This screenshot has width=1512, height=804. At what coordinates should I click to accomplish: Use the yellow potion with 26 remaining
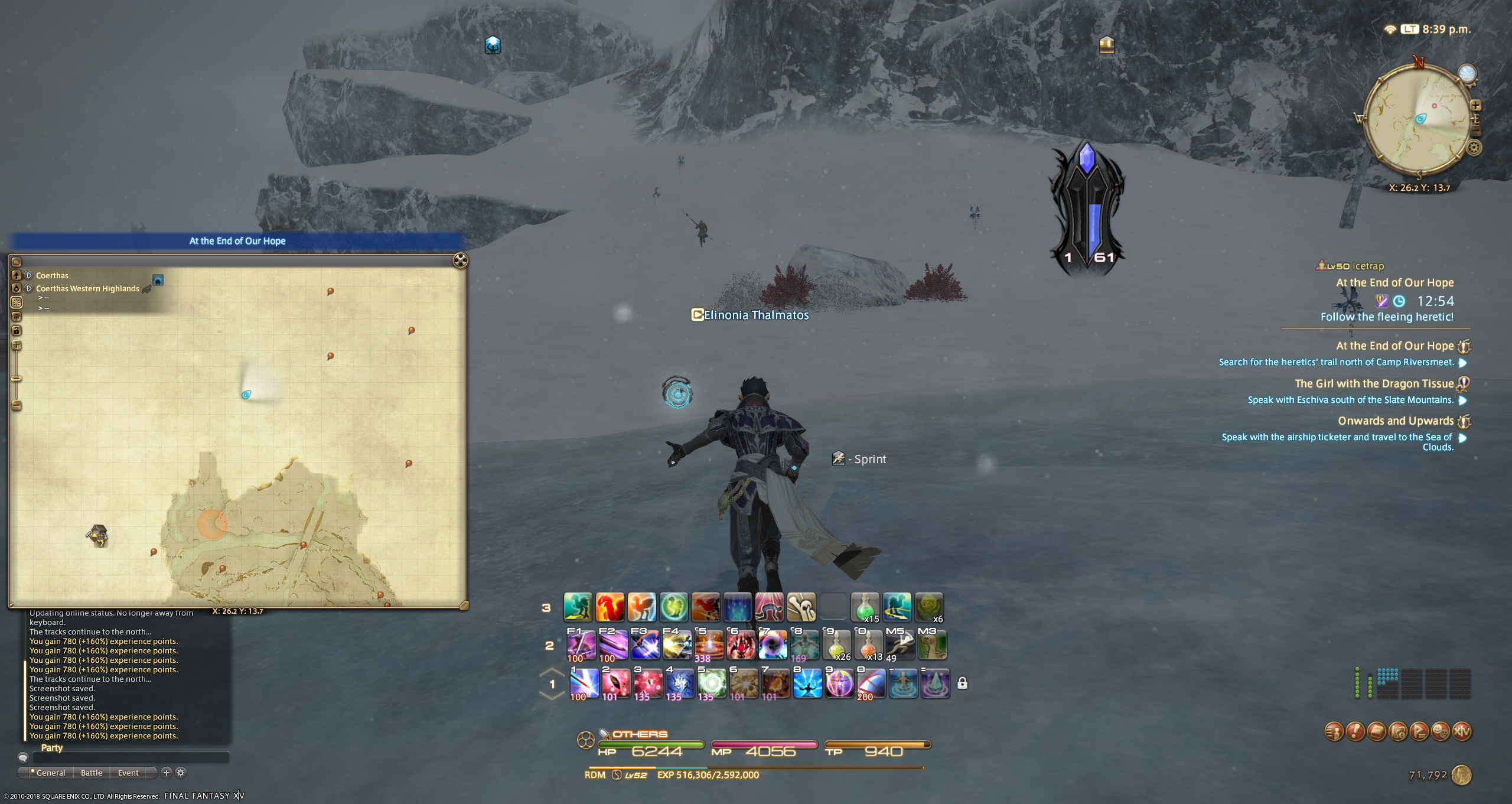tap(836, 645)
